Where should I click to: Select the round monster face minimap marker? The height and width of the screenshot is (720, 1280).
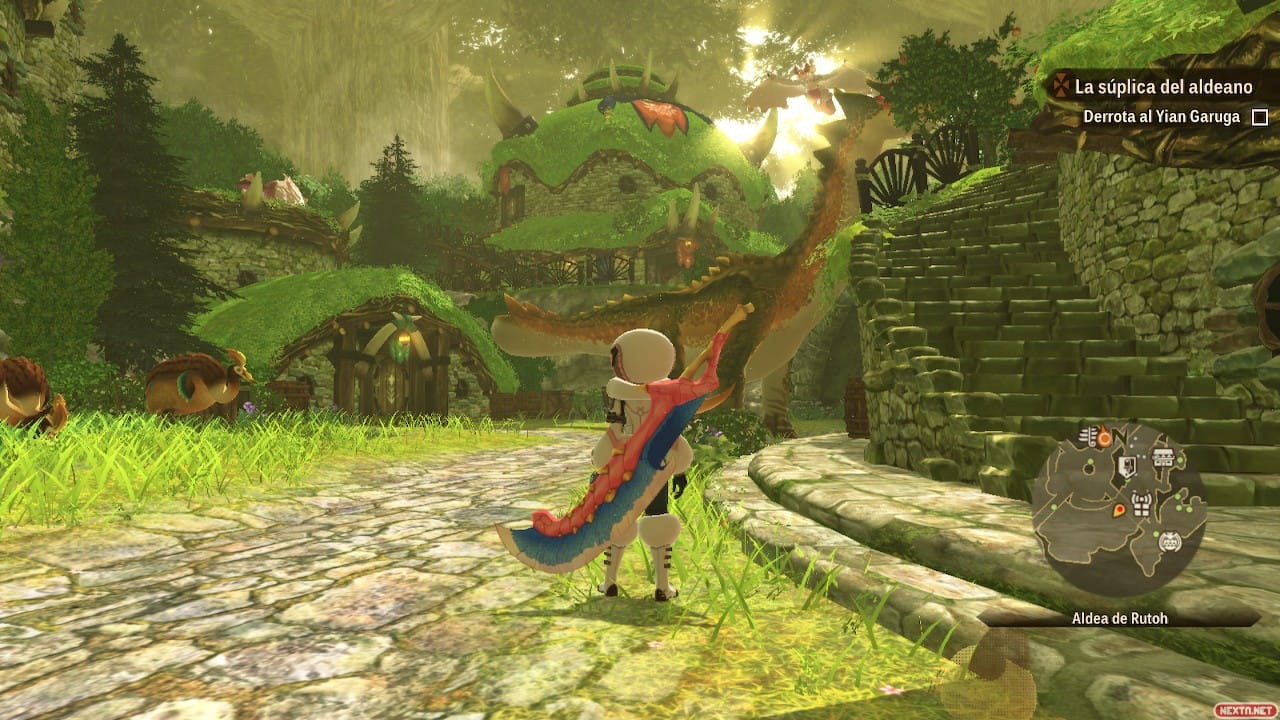[x=1169, y=542]
